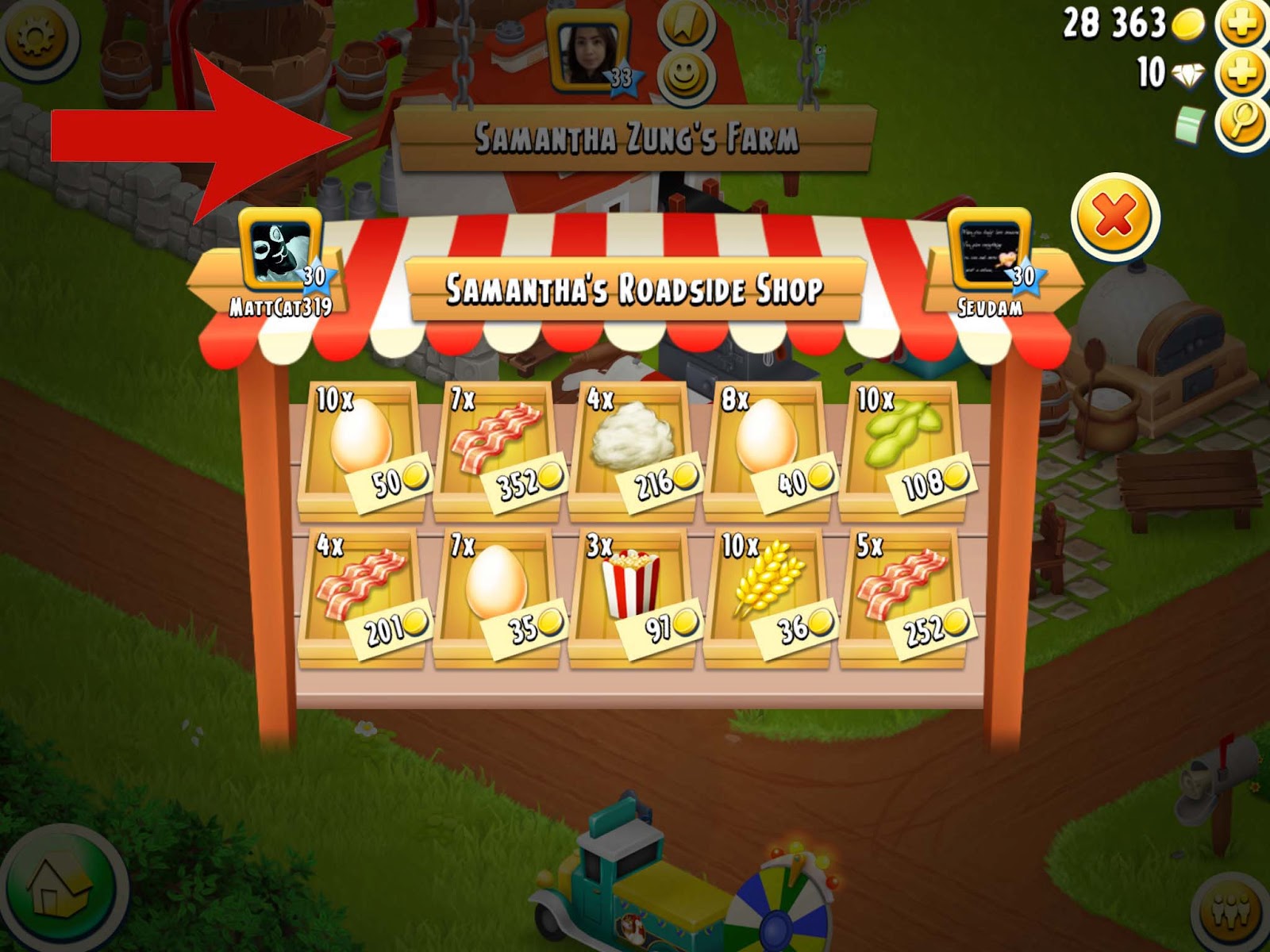Close the roadside shop with the red X
The width and height of the screenshot is (1270, 952).
[x=1111, y=213]
